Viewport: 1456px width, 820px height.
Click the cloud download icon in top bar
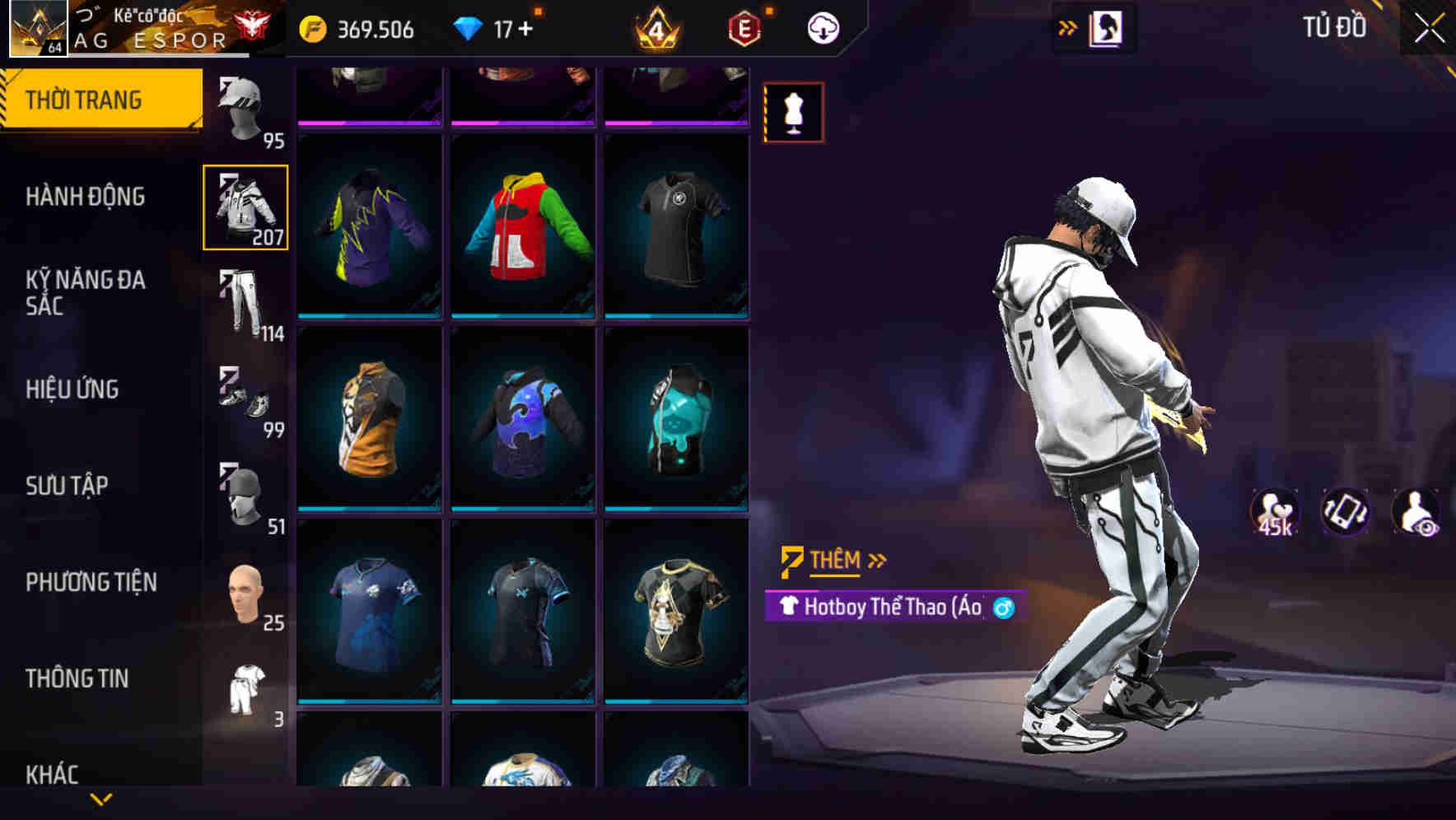tap(821, 27)
